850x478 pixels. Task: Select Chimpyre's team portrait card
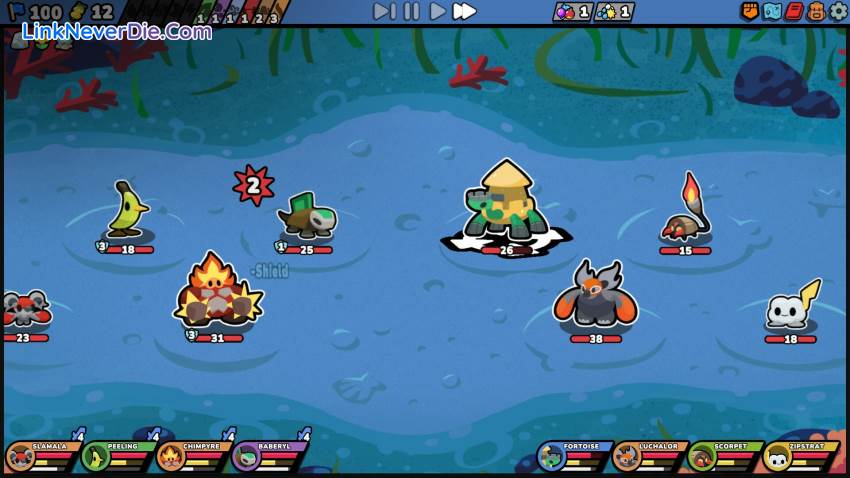click(192, 457)
